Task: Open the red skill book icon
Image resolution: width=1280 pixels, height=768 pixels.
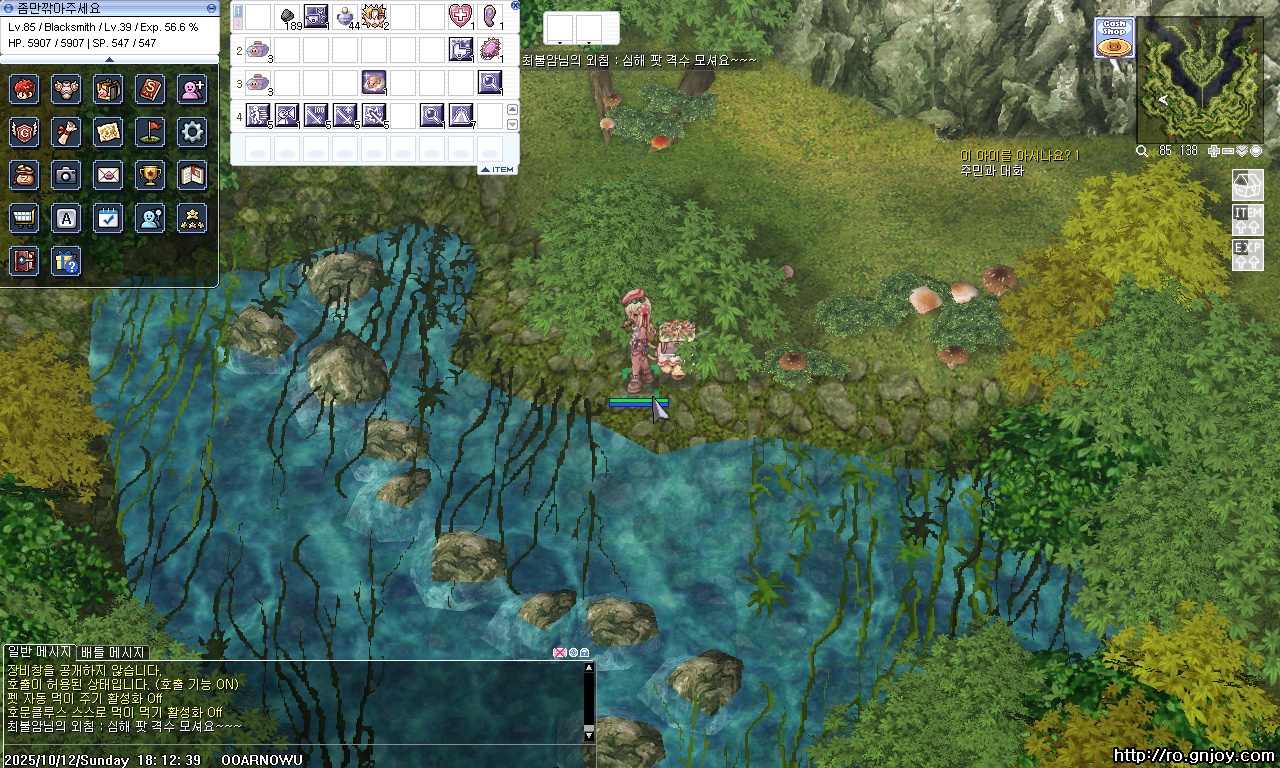Action: click(151, 89)
